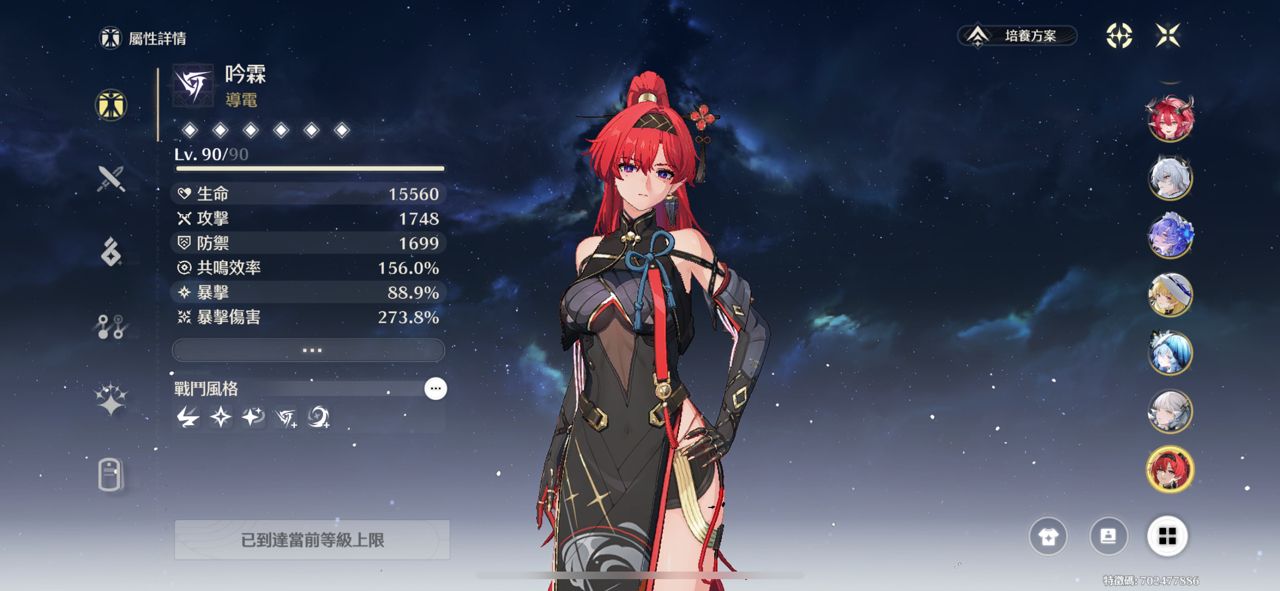The image size is (1280, 591).
Task: Open the 培養方案 development plan
Action: [x=1017, y=36]
